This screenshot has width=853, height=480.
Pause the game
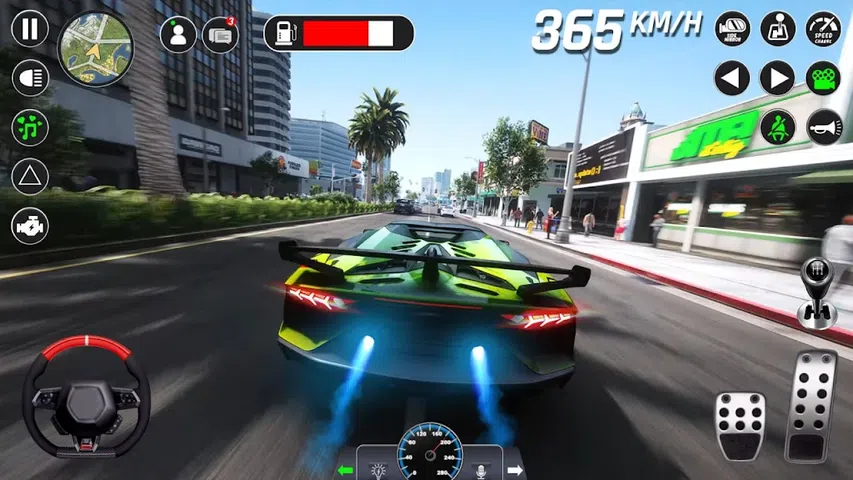30,28
